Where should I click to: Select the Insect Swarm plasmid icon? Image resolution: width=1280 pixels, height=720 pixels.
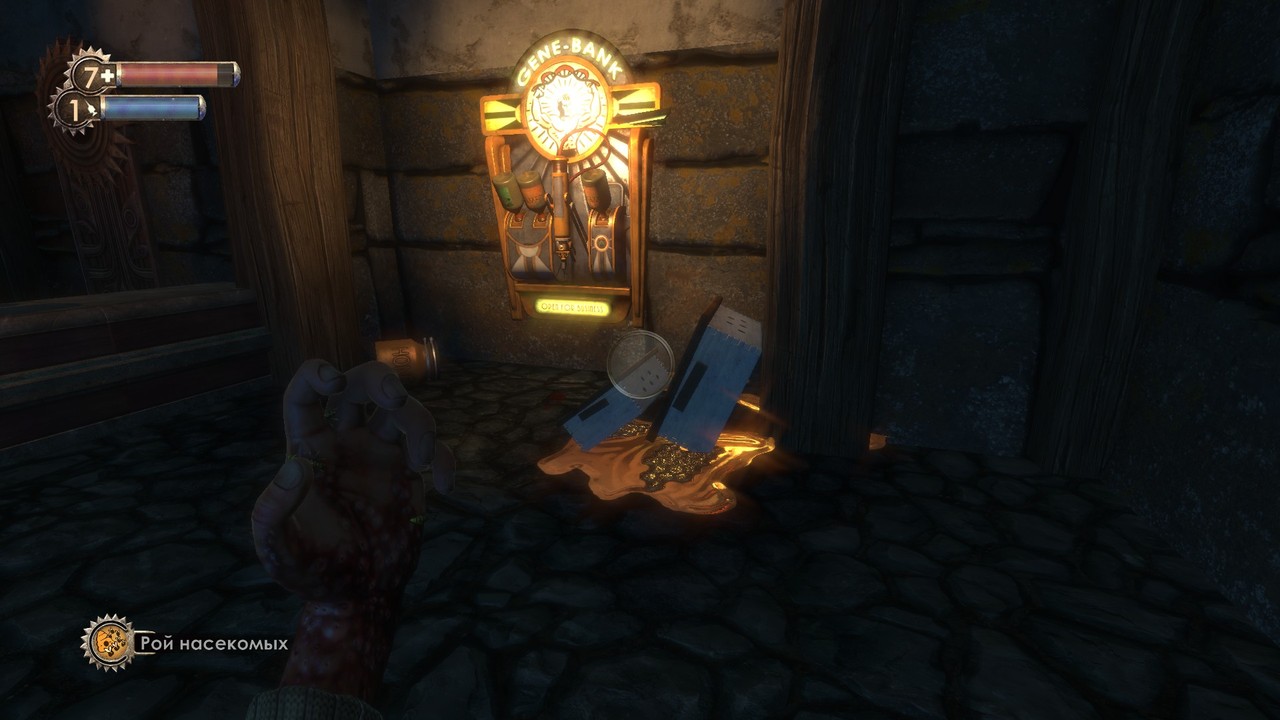(x=107, y=642)
